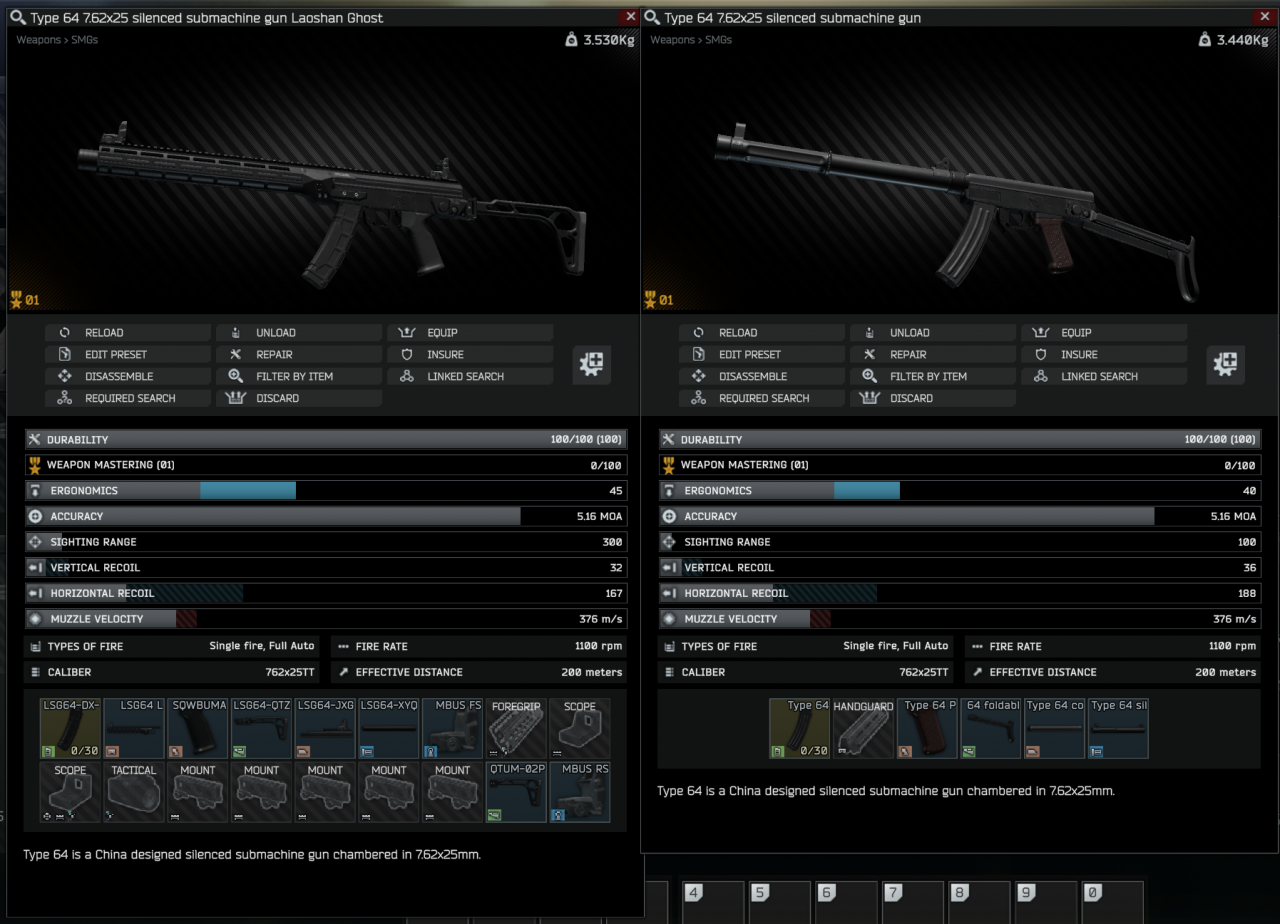Click the empty HANDGUARD slot
Image resolution: width=1280 pixels, height=924 pixels.
coord(863,728)
